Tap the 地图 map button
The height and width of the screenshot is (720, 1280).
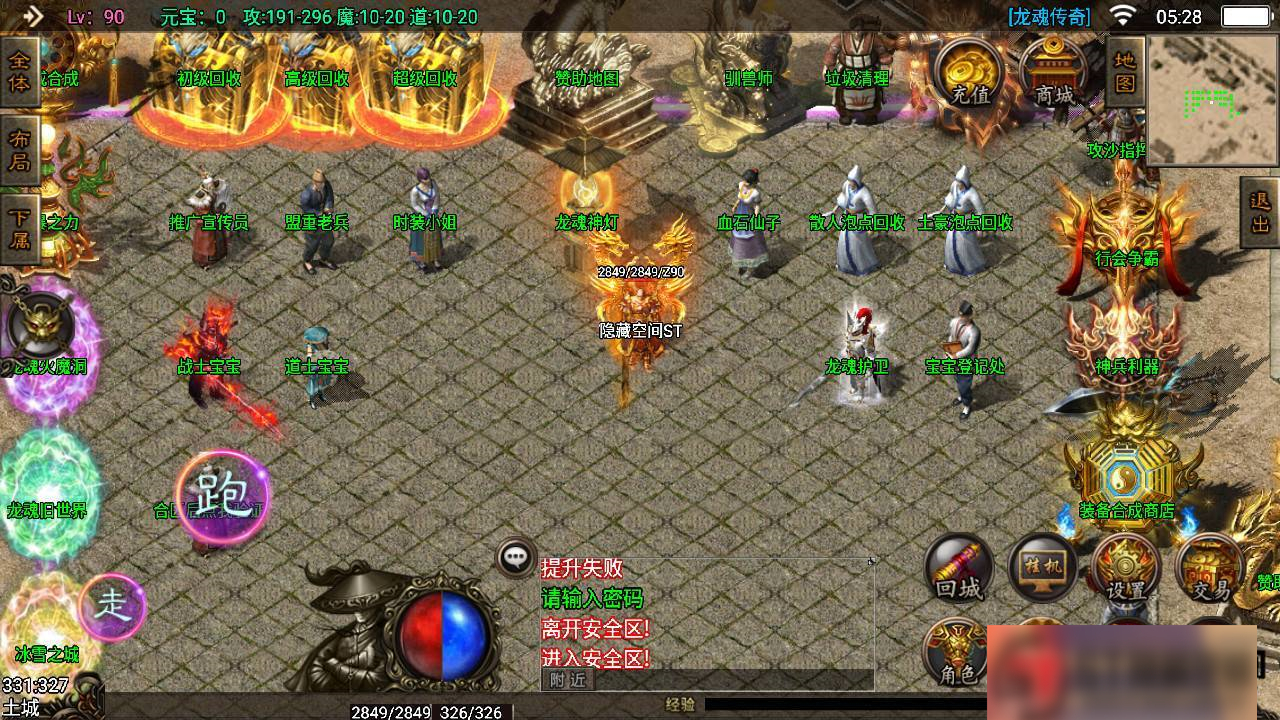click(x=1125, y=70)
